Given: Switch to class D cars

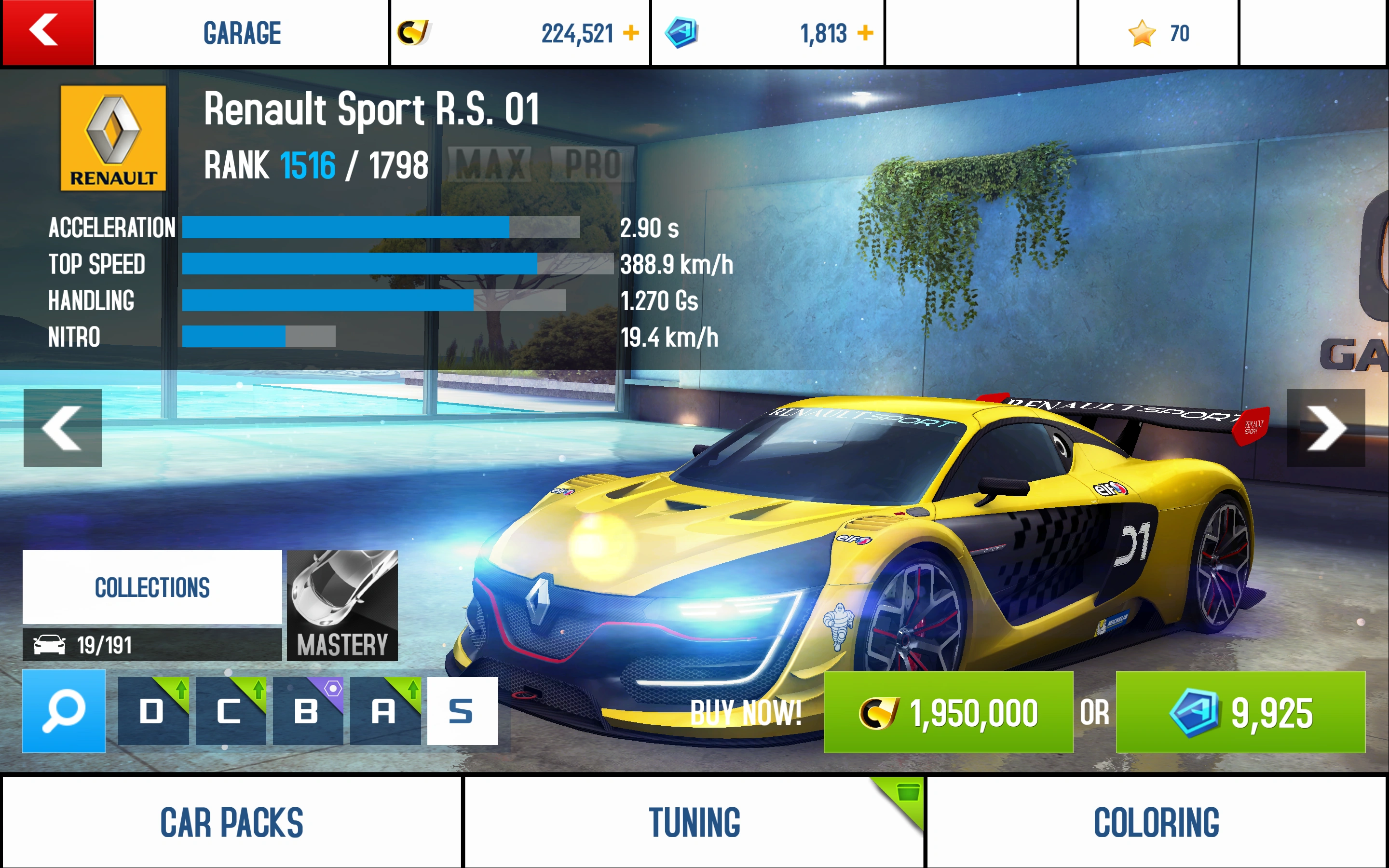Looking at the screenshot, I should pos(153,712).
